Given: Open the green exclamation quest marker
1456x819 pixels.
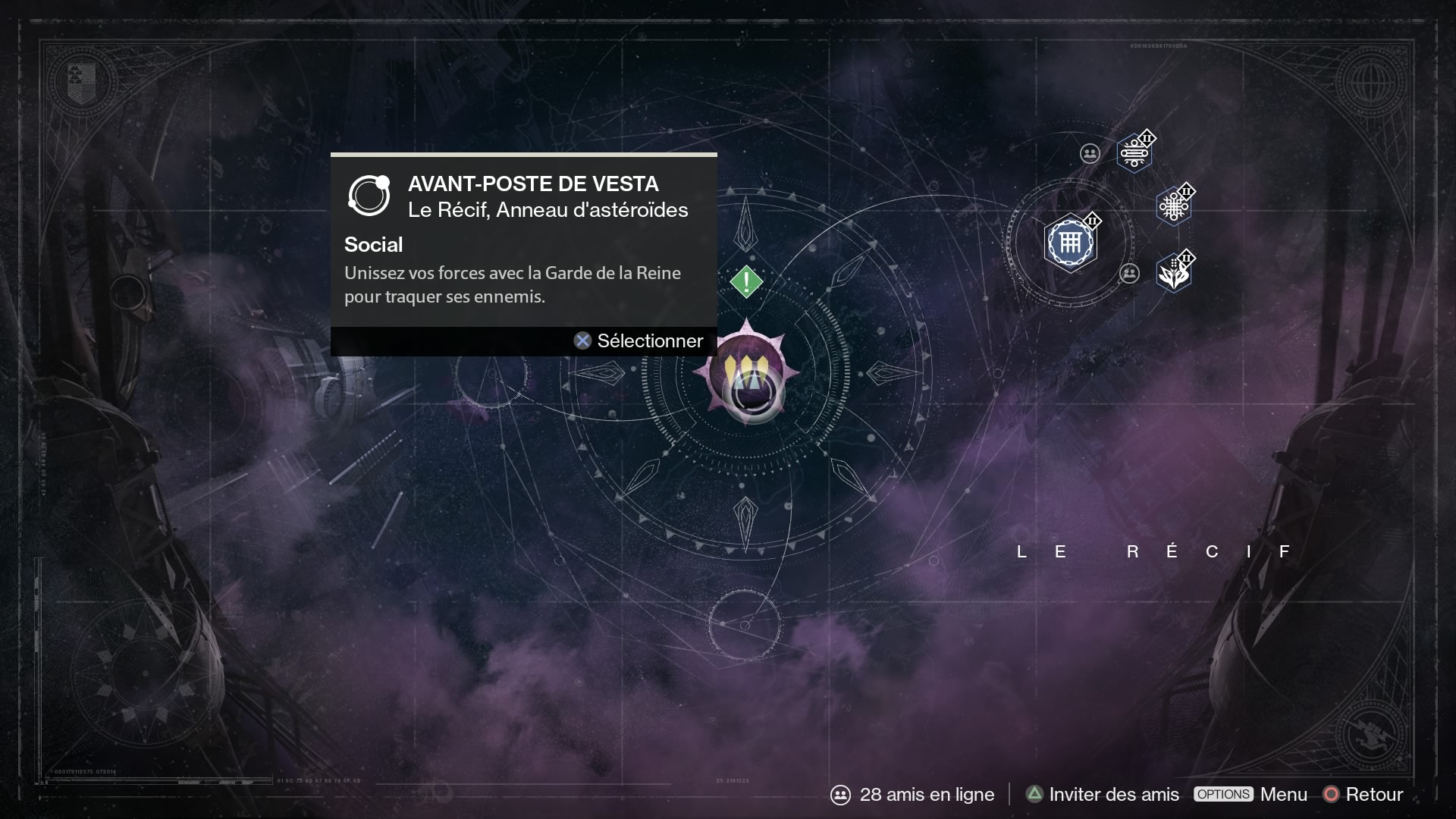Looking at the screenshot, I should tap(746, 282).
